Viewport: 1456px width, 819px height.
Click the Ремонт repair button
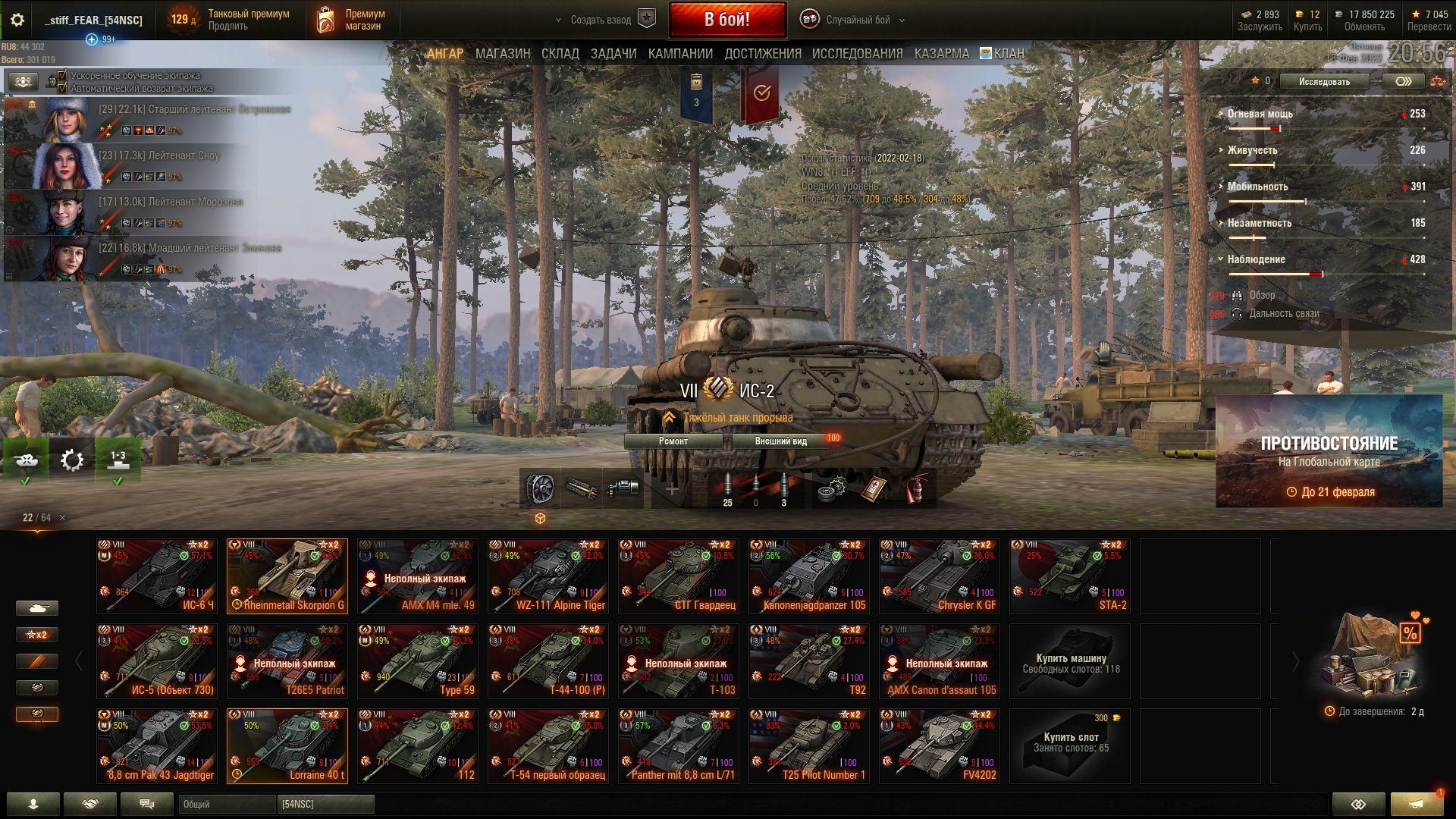tap(673, 441)
